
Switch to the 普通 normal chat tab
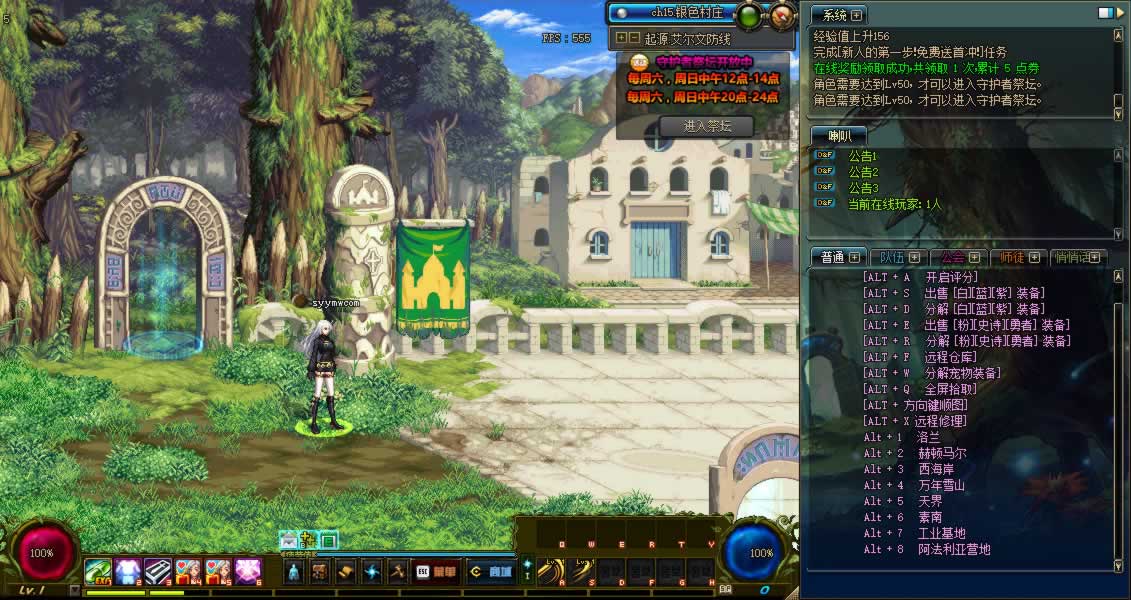click(833, 257)
